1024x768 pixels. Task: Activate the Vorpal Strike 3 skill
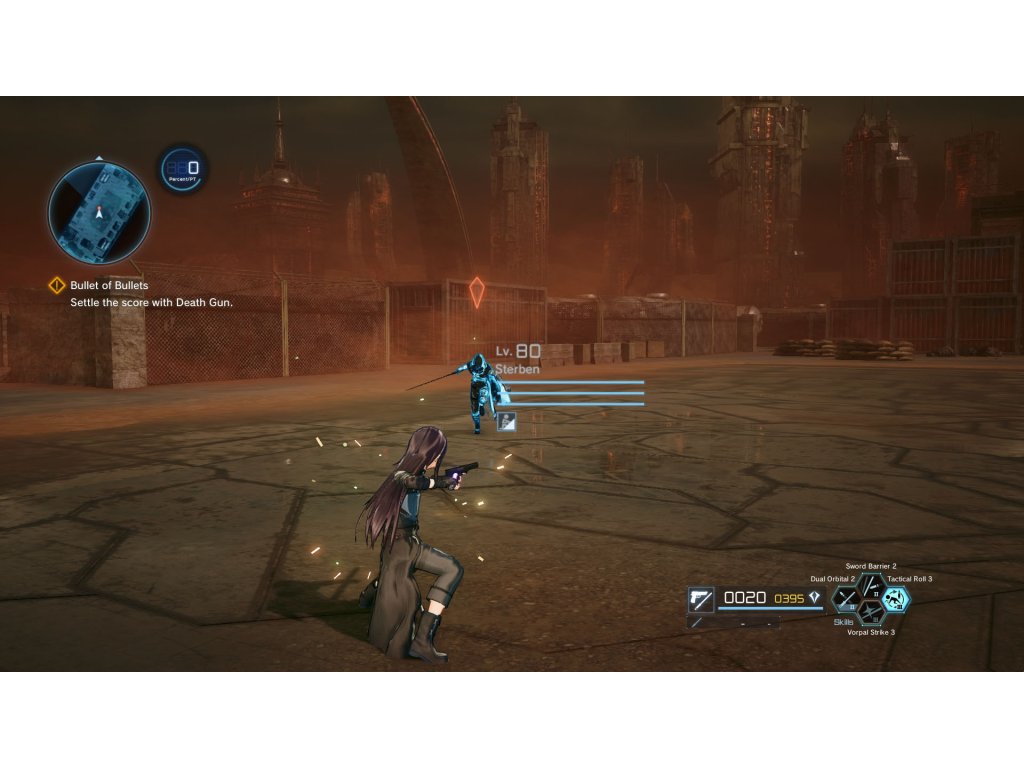pyautogui.click(x=871, y=613)
